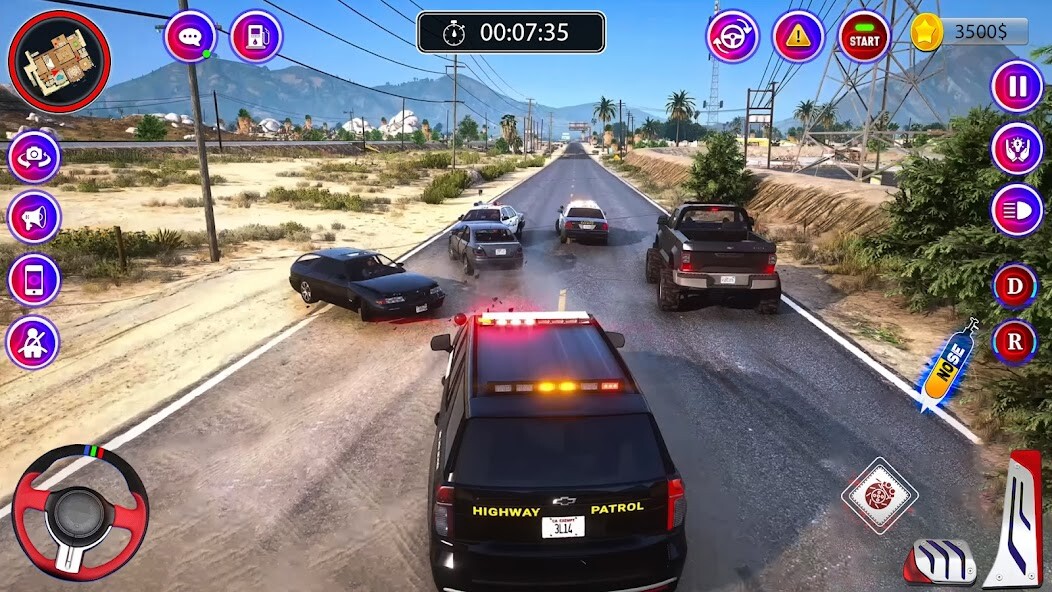Open the chat bubble button

[x=190, y=36]
